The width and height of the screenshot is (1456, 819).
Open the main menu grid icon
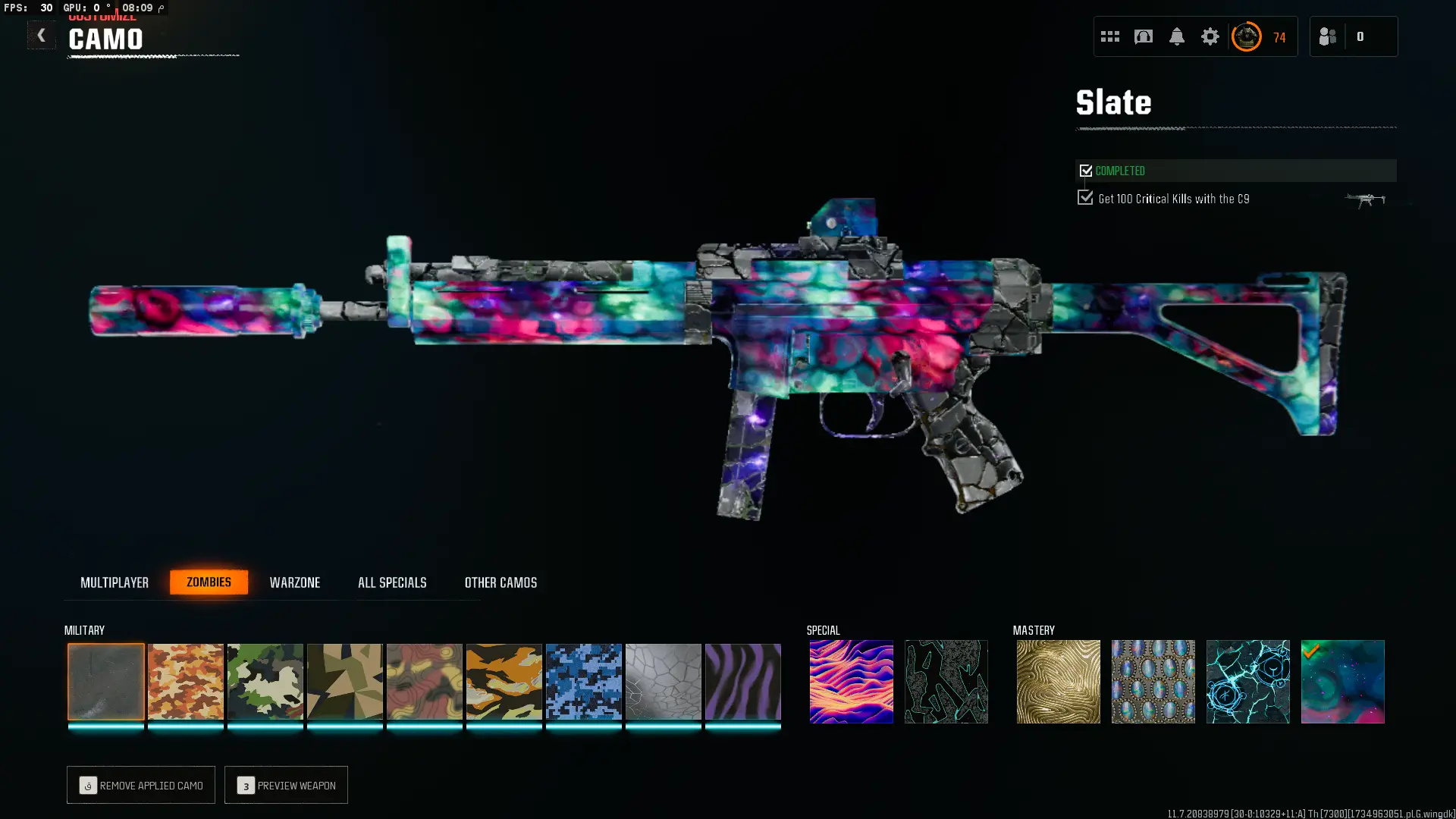1109,36
